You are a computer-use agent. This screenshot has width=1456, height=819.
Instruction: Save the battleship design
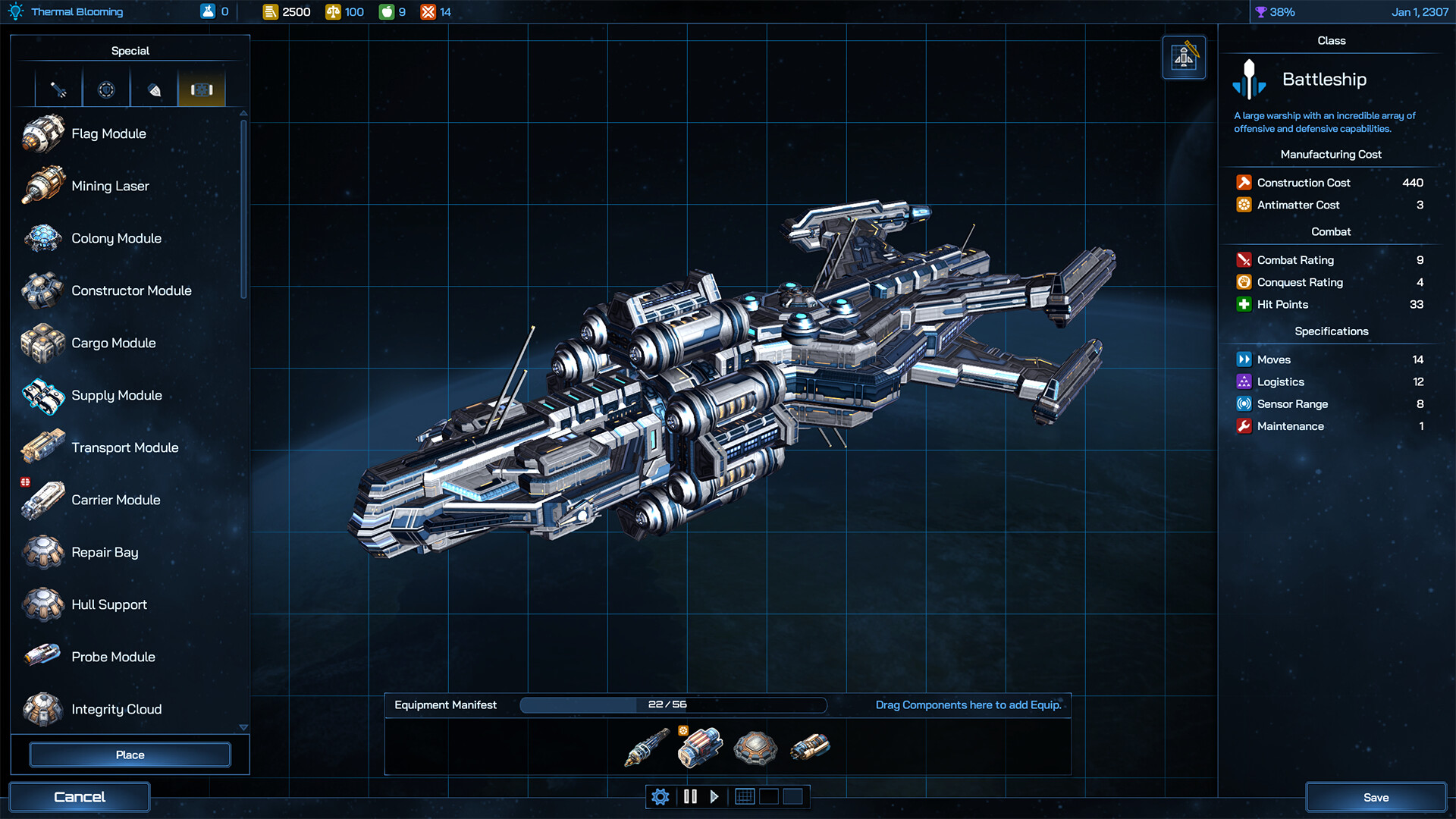[1376, 797]
